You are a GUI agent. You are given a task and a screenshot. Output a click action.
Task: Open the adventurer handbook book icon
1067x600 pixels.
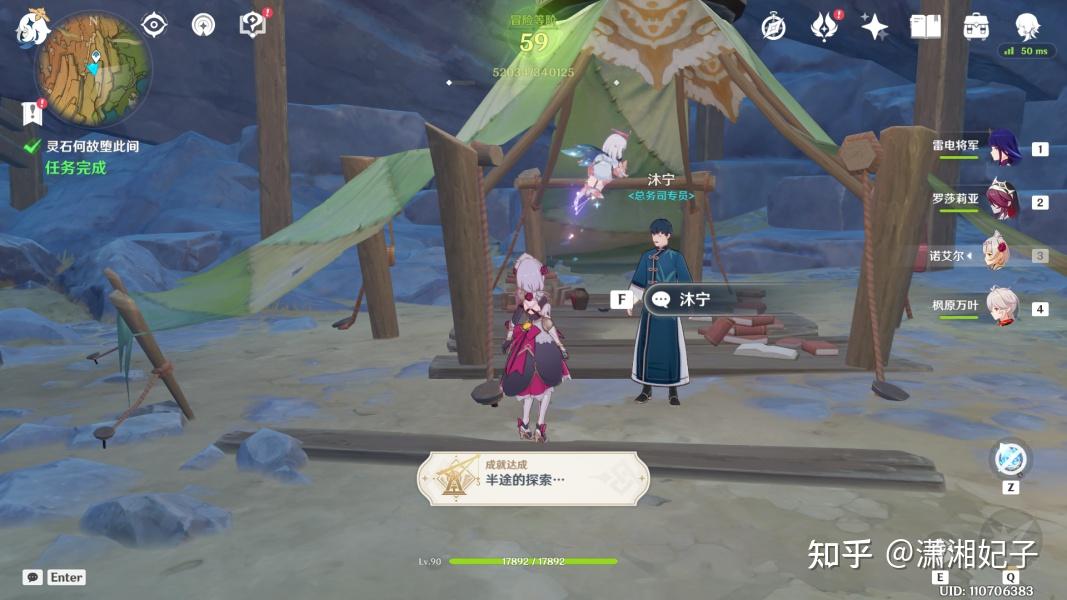pos(925,27)
